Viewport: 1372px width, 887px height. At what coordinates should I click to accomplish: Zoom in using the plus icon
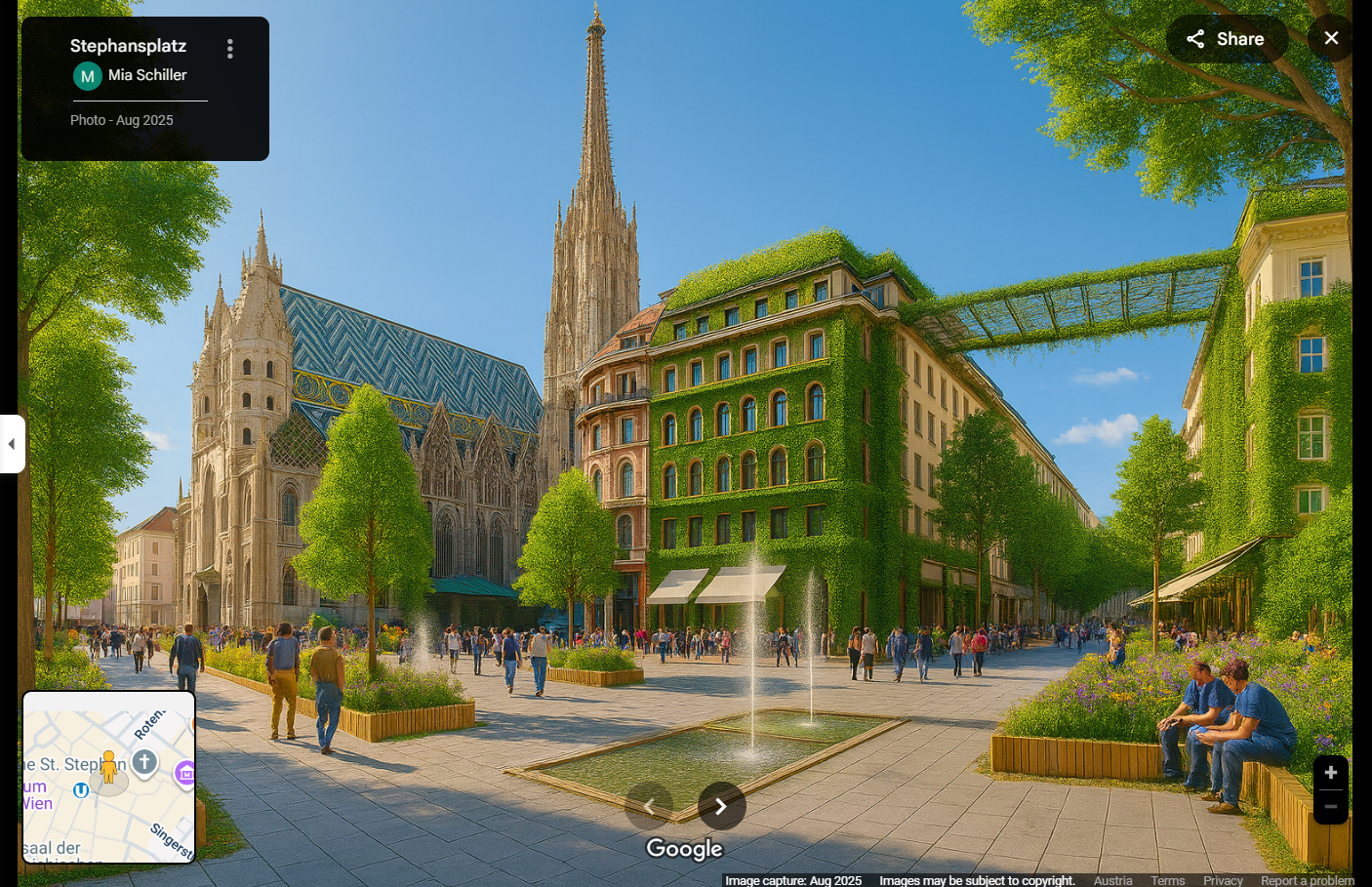coord(1330,772)
